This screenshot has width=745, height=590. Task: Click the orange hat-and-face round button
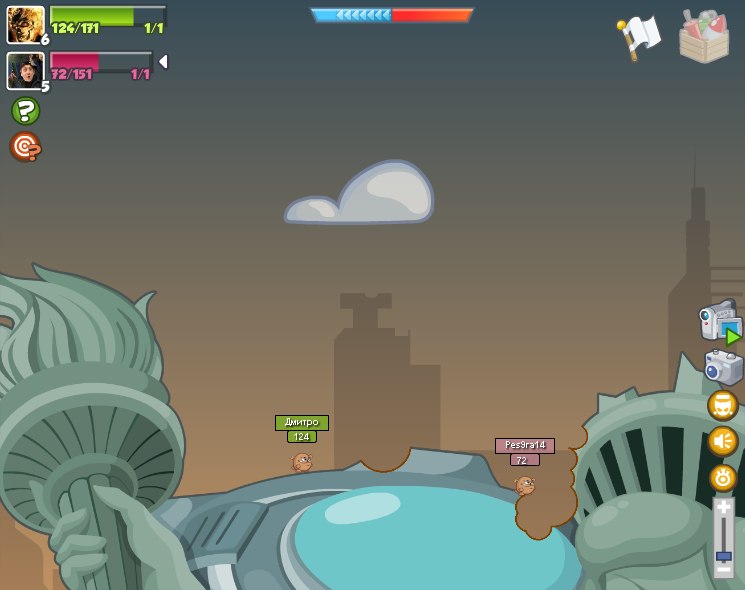click(722, 405)
